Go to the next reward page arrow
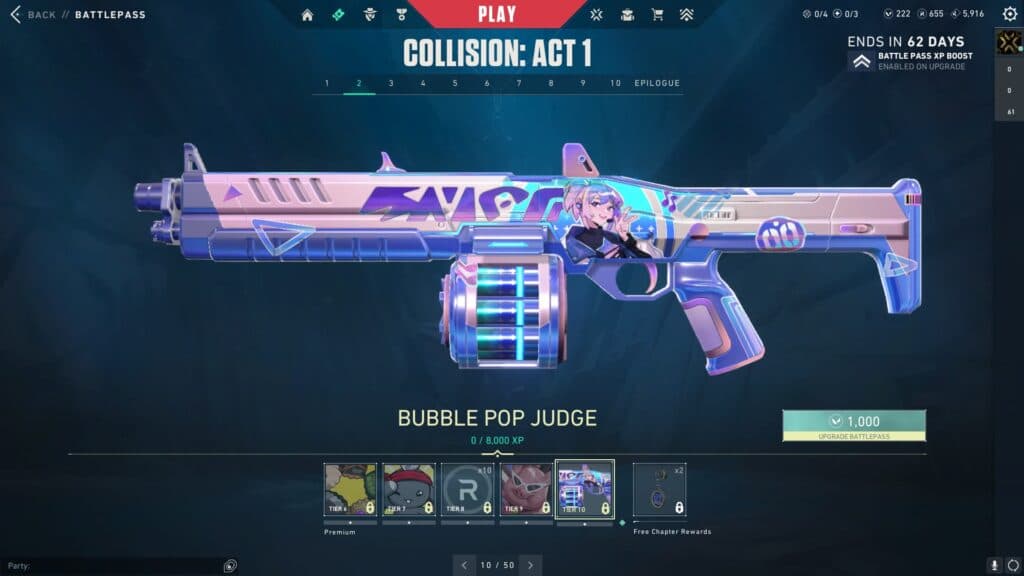This screenshot has width=1024, height=576. click(x=530, y=565)
